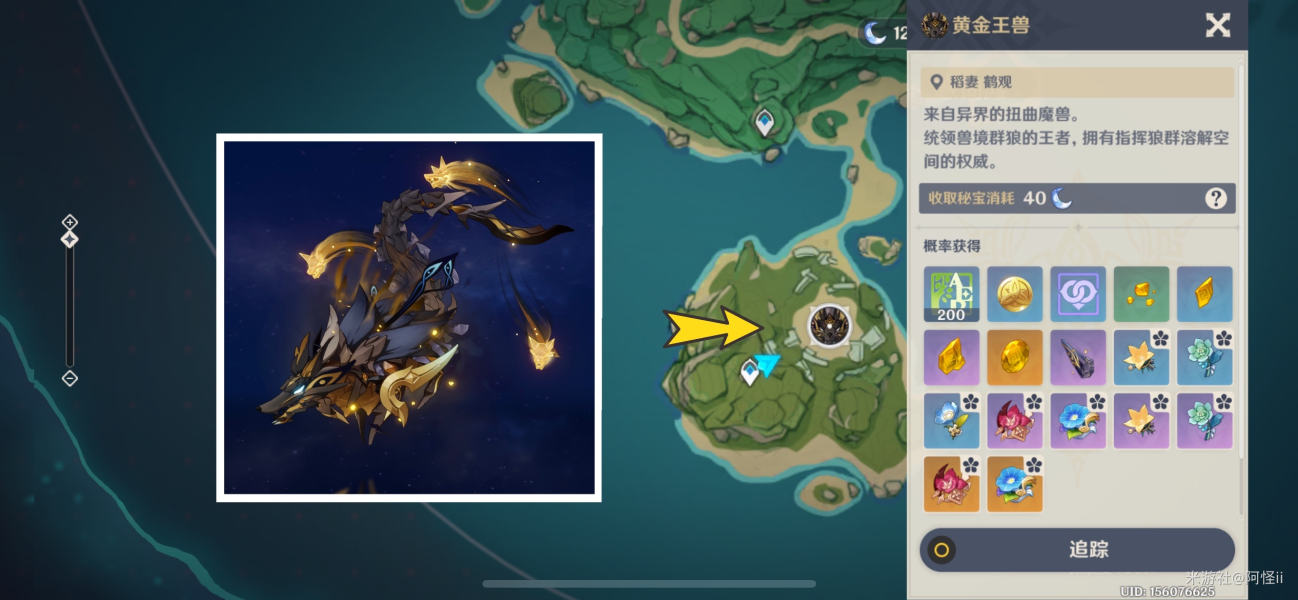The image size is (1298, 600).
Task: Select the topaz gemstone on orange background
Action: pos(1015,358)
